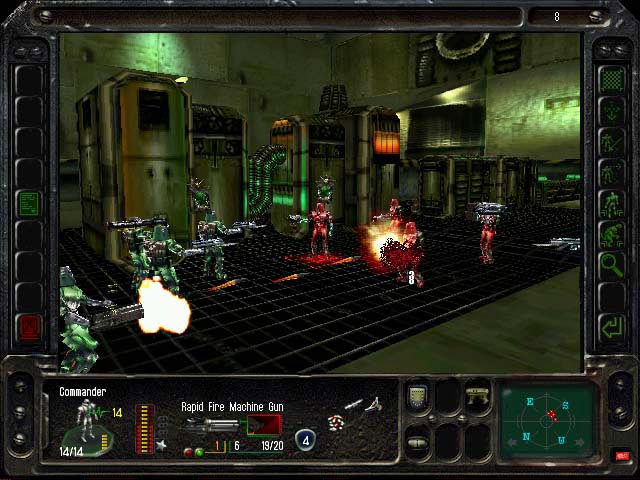Select the crouching soldier stance icon

point(610,234)
